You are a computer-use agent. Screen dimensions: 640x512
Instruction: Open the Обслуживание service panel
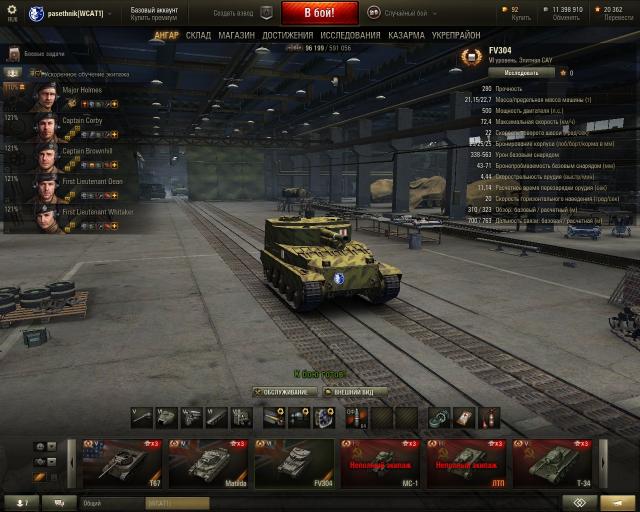click(285, 392)
